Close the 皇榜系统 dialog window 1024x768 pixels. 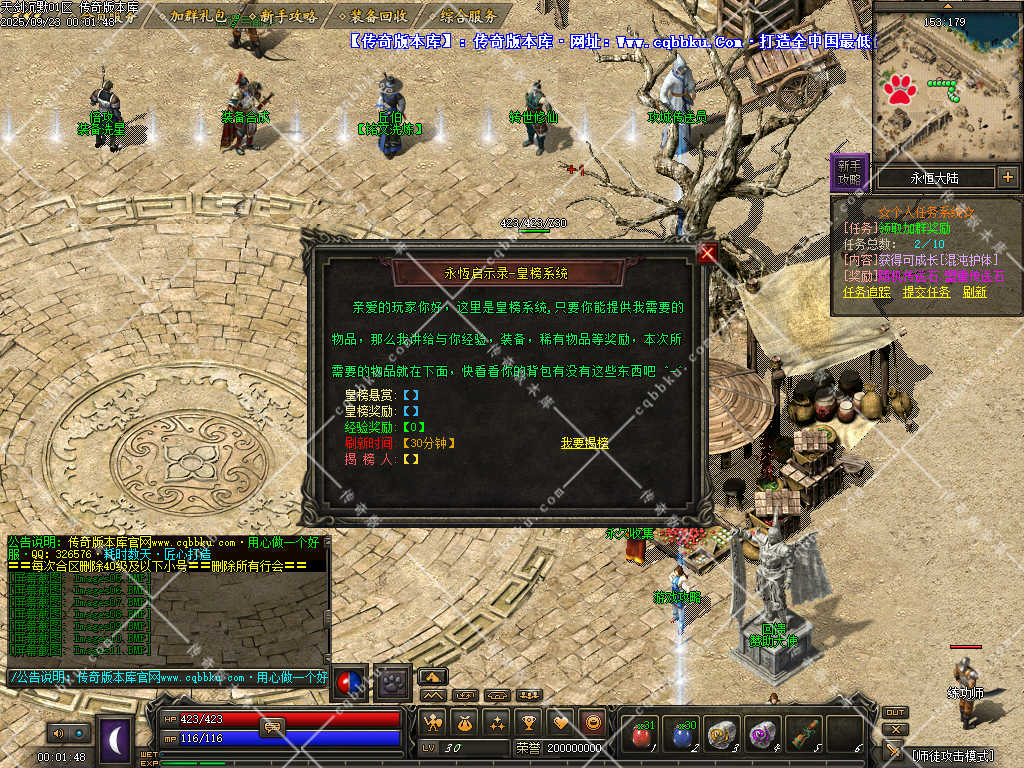tap(708, 253)
